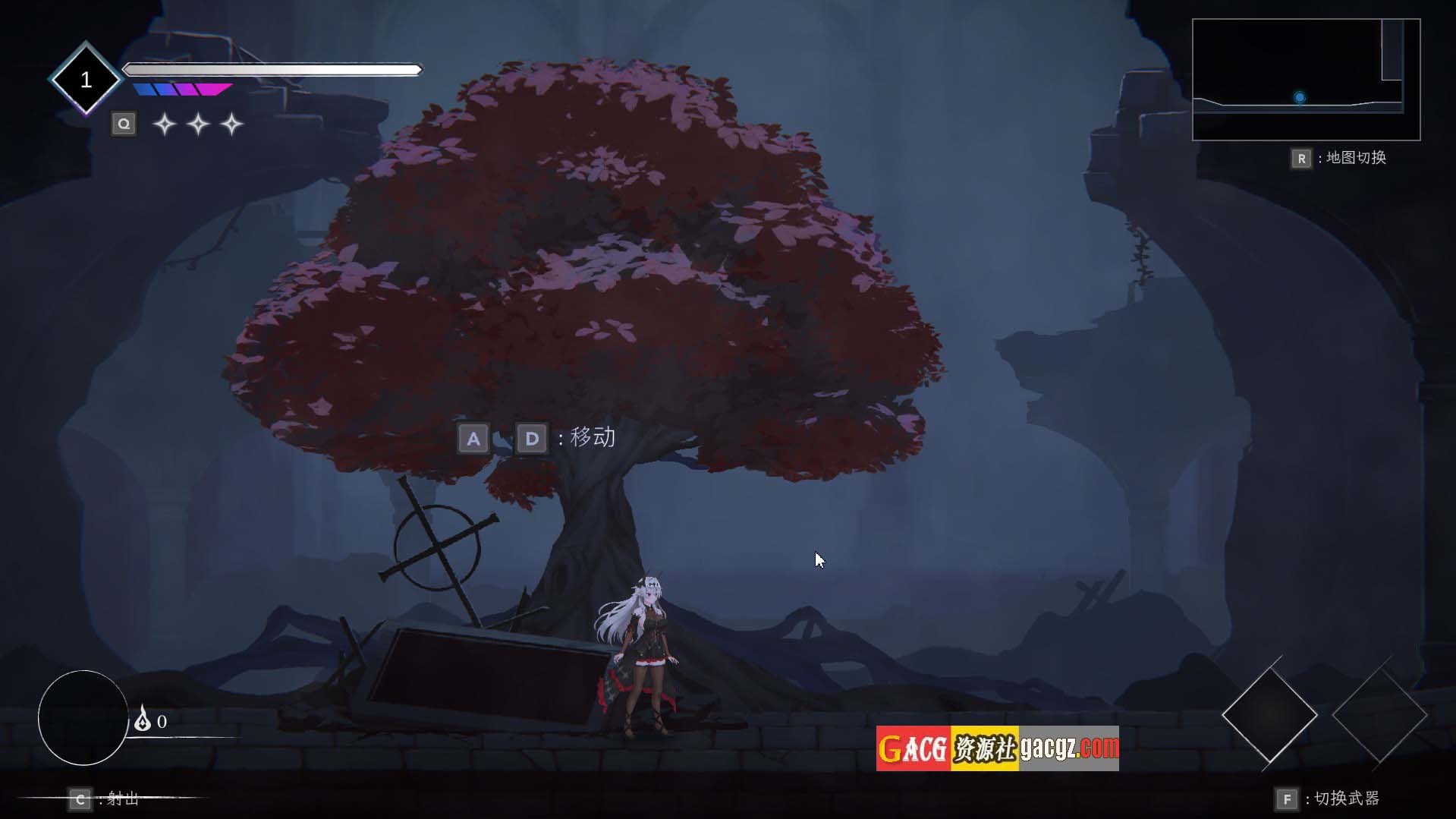Click the large circular empty item slot
Image resolution: width=1456 pixels, height=819 pixels.
pos(83,717)
